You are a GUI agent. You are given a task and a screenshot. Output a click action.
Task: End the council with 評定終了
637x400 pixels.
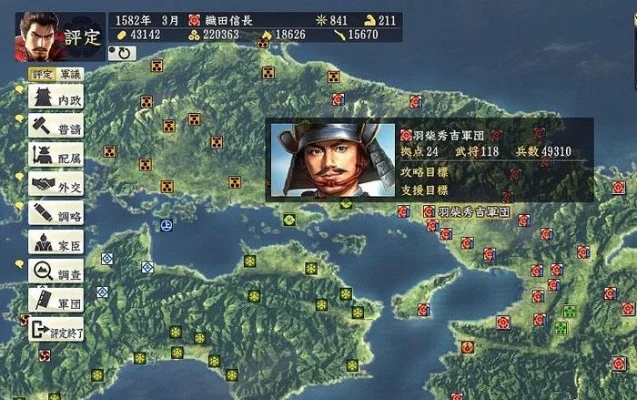(x=56, y=328)
